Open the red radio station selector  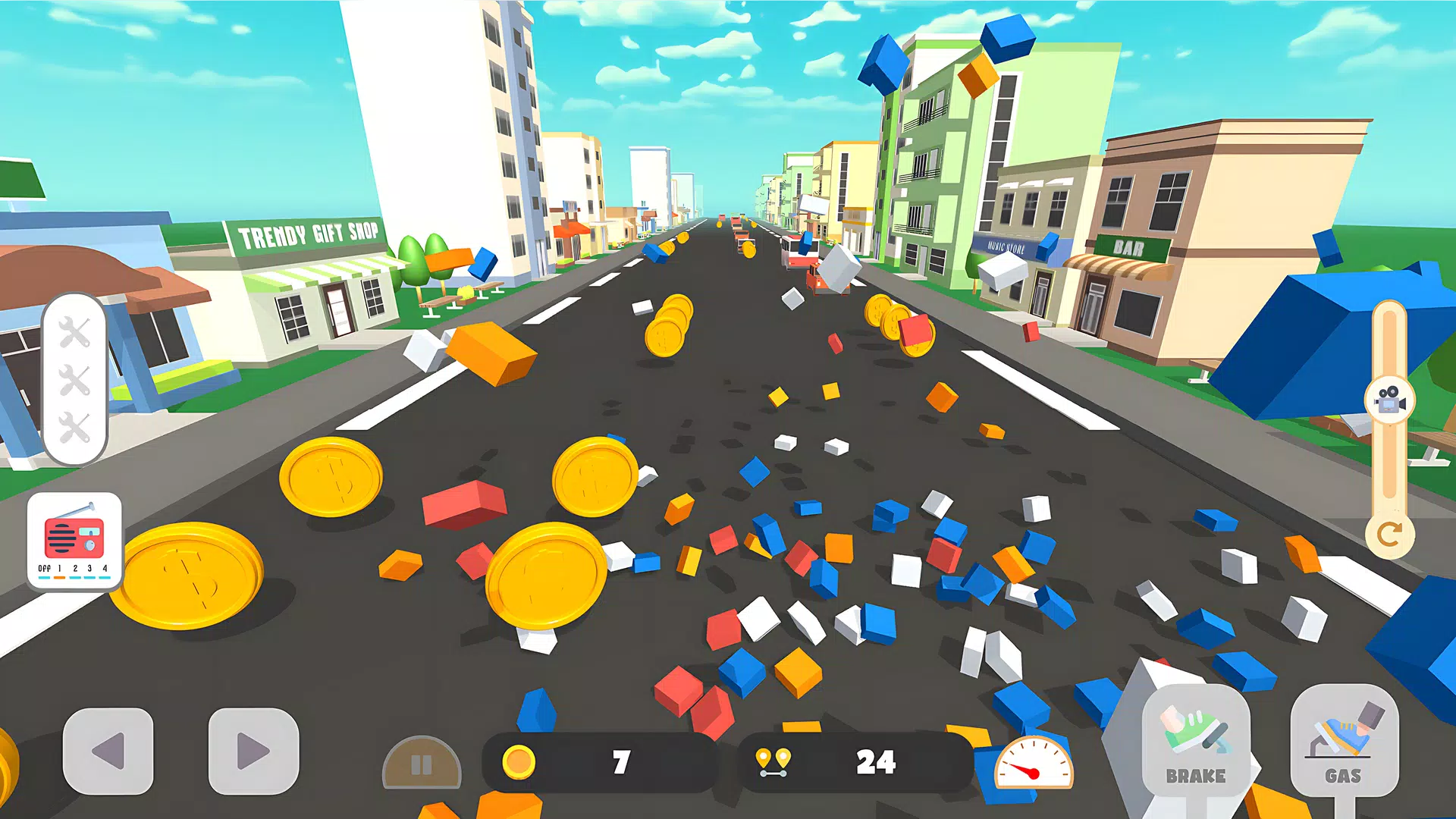click(x=74, y=540)
